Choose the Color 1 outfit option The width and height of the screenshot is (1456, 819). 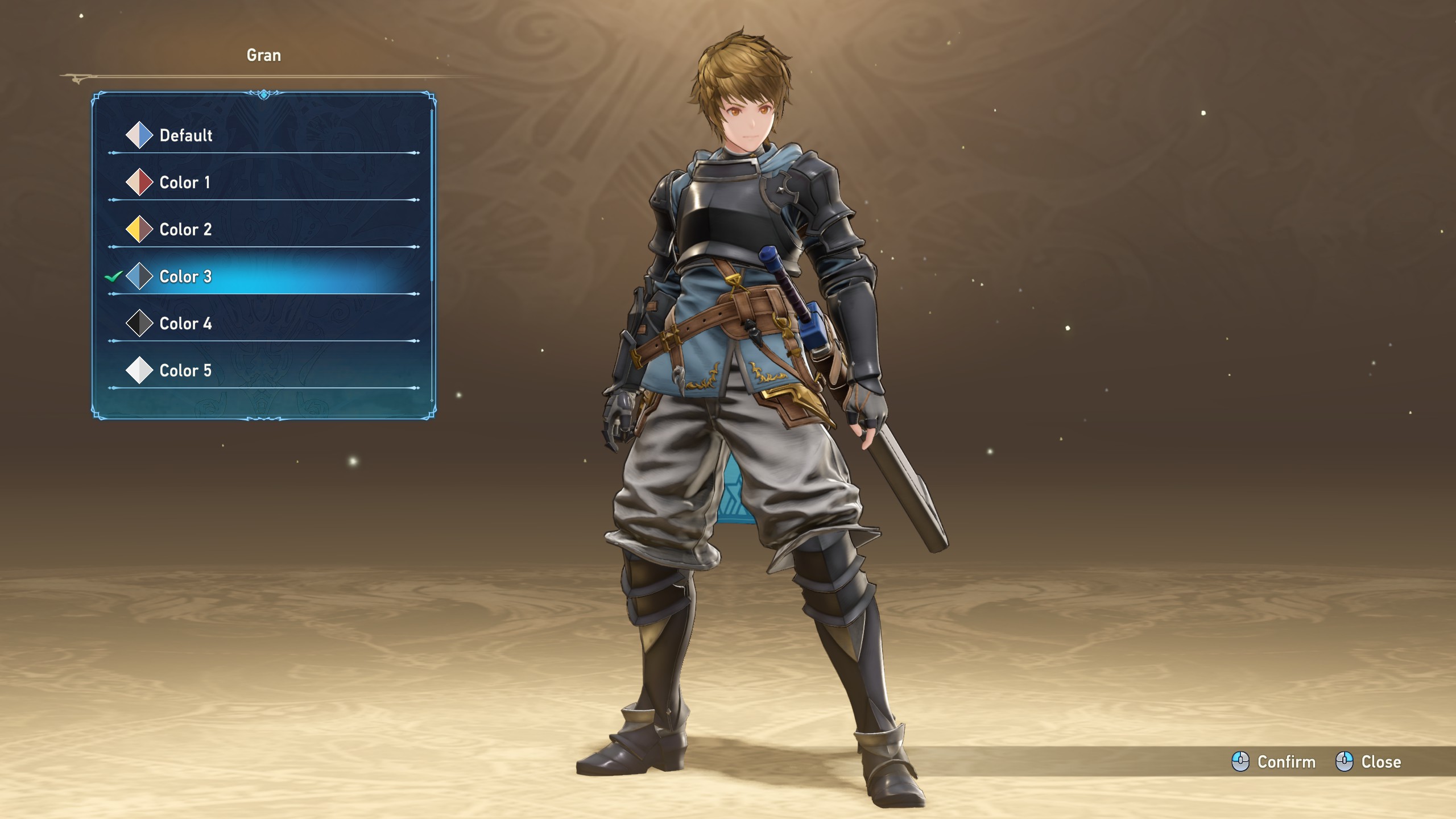[x=184, y=183]
